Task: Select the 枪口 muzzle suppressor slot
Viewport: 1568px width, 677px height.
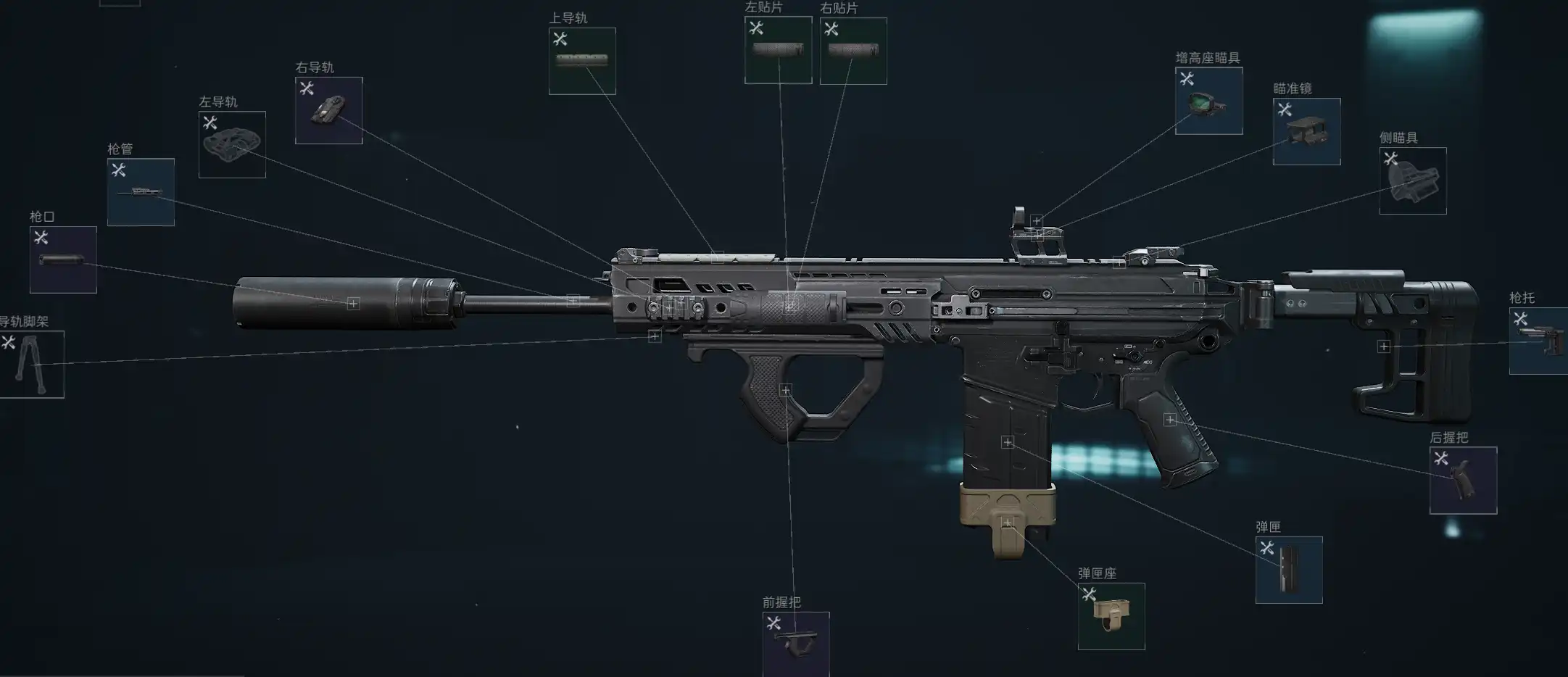Action: 63,259
